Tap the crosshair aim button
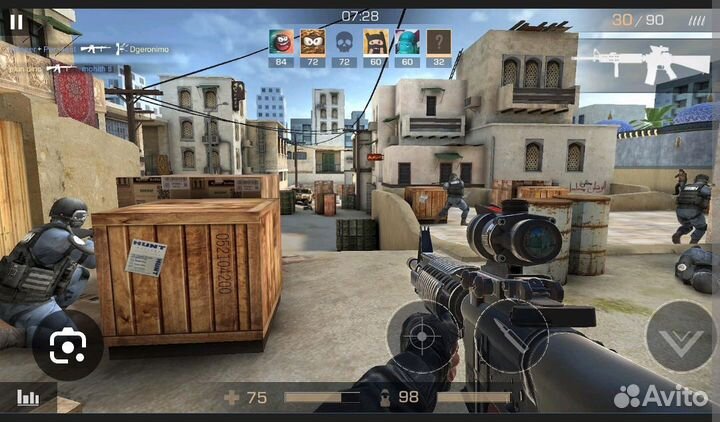The width and height of the screenshot is (720, 422). click(x=423, y=337)
